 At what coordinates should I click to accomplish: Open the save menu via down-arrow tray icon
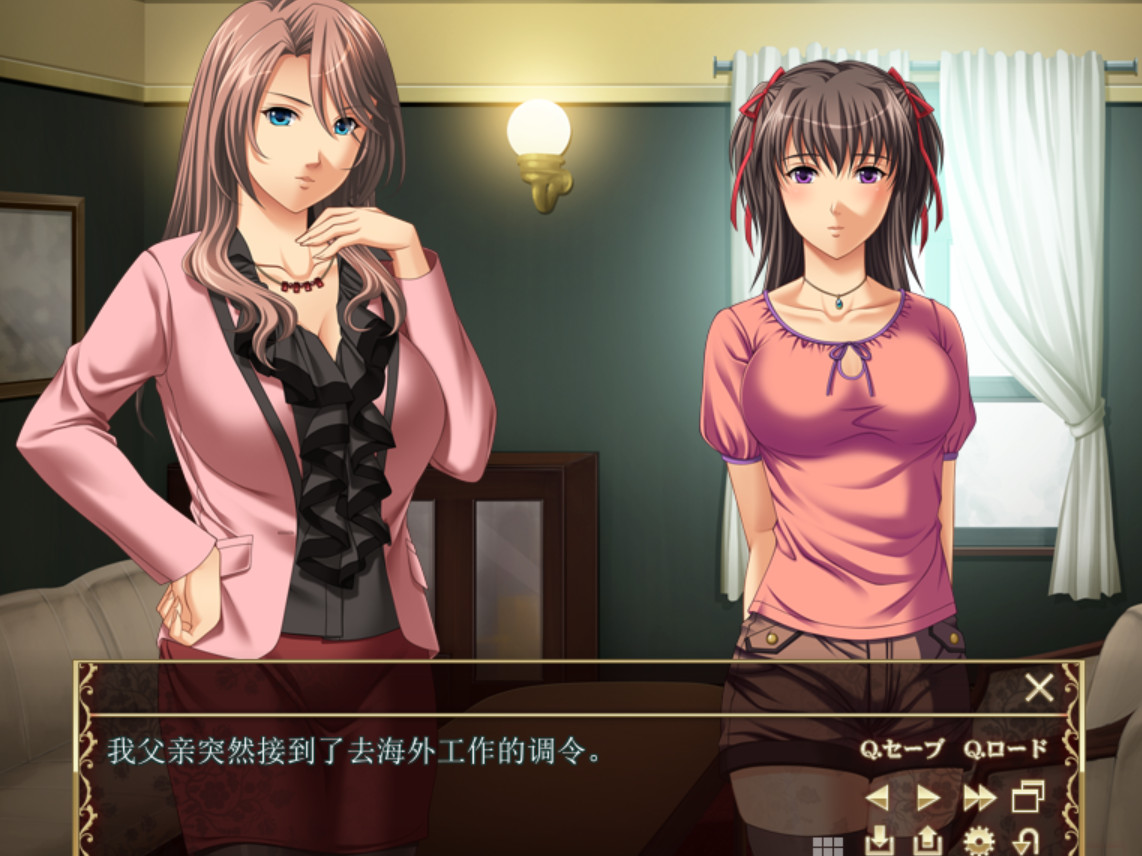878,841
